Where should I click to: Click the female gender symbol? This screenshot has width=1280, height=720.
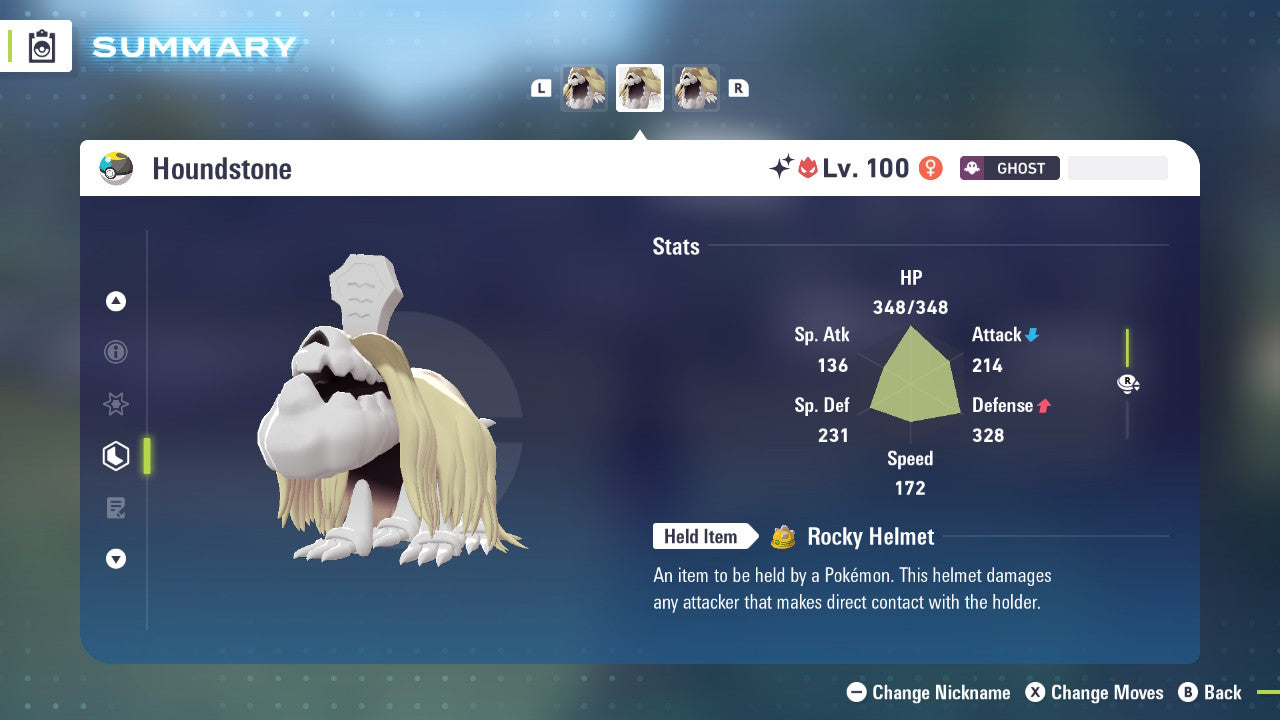pyautogui.click(x=930, y=168)
